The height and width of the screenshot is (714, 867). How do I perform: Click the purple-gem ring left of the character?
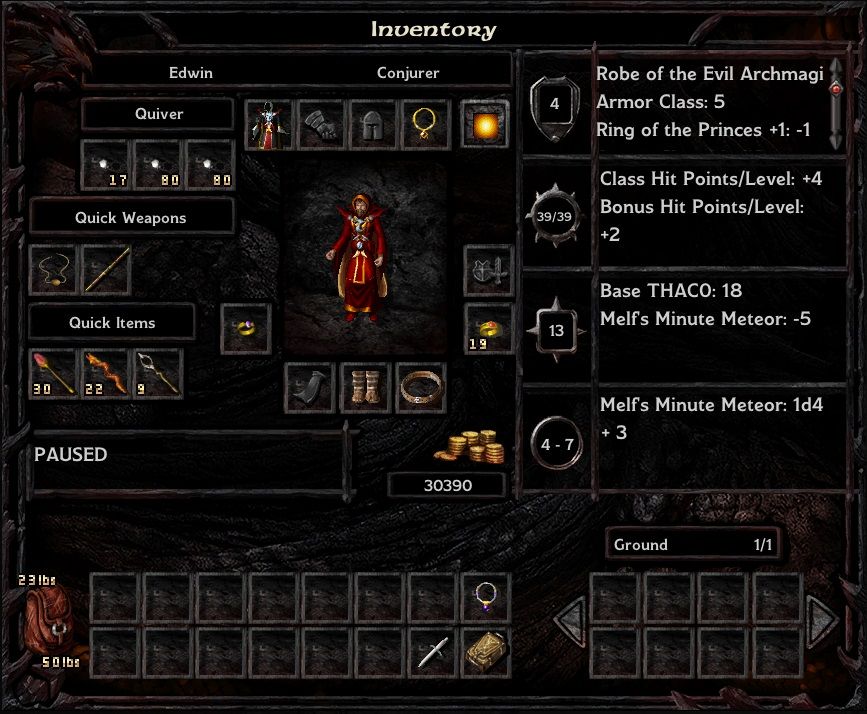[x=245, y=329]
